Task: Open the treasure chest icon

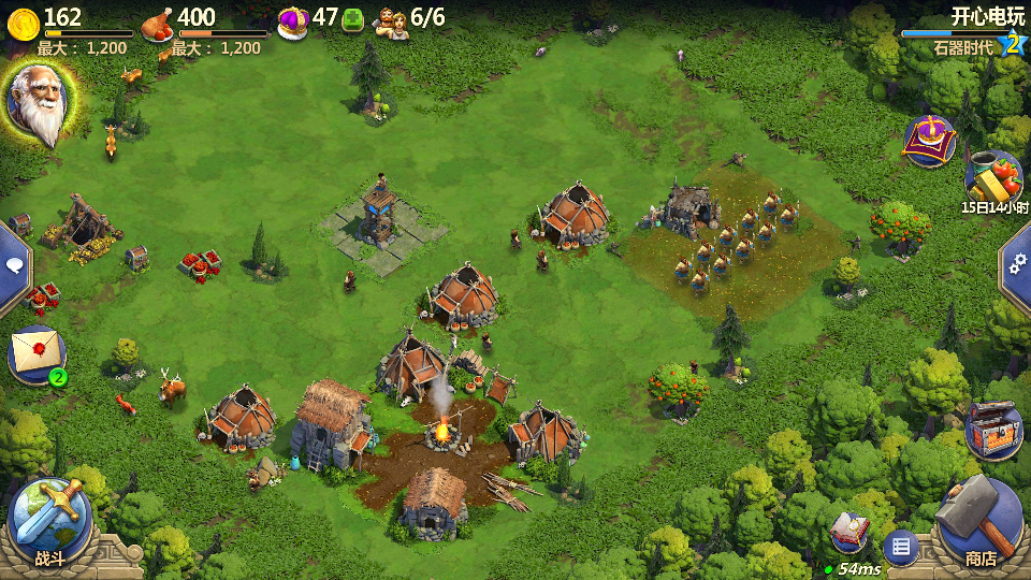Action: click(x=993, y=429)
